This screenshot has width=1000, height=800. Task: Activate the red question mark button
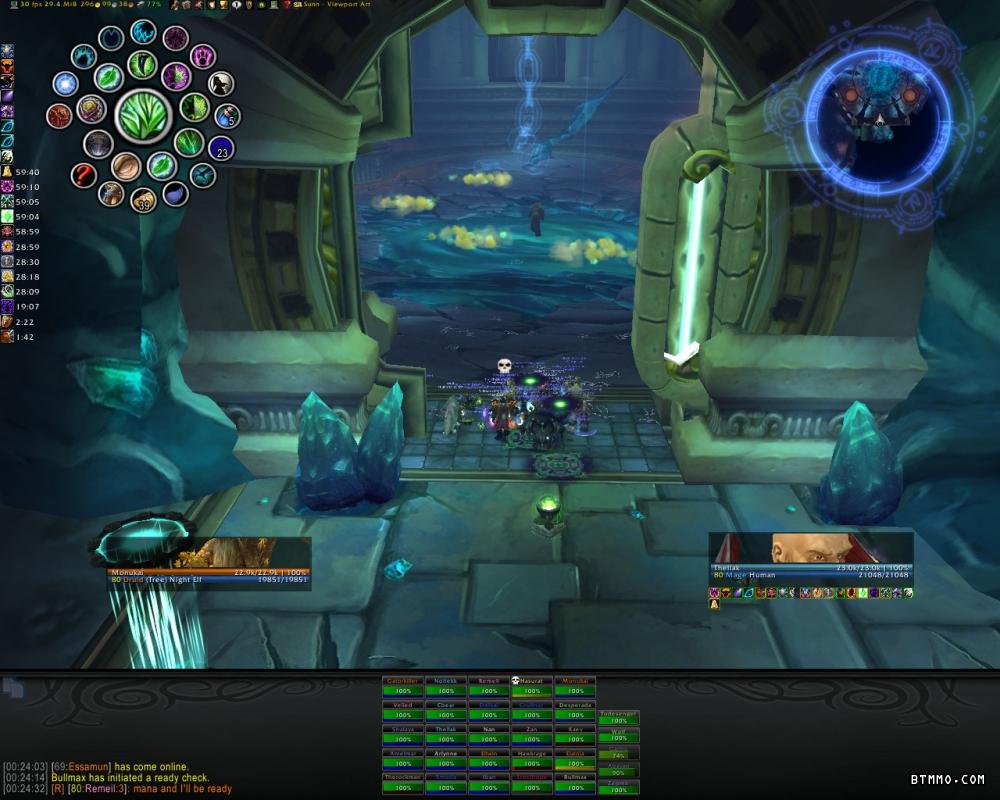pyautogui.click(x=84, y=176)
